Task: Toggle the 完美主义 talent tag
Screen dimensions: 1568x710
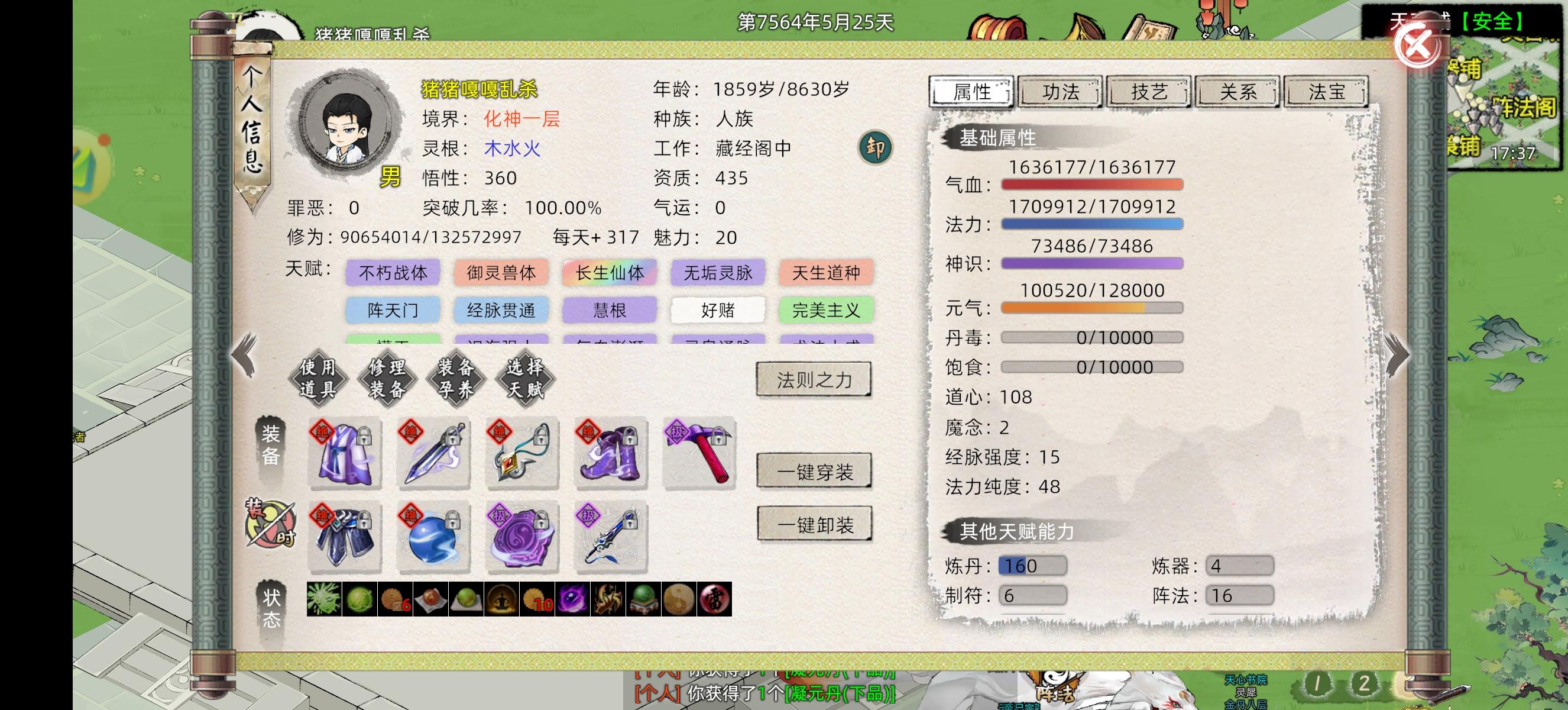Action: (x=825, y=310)
